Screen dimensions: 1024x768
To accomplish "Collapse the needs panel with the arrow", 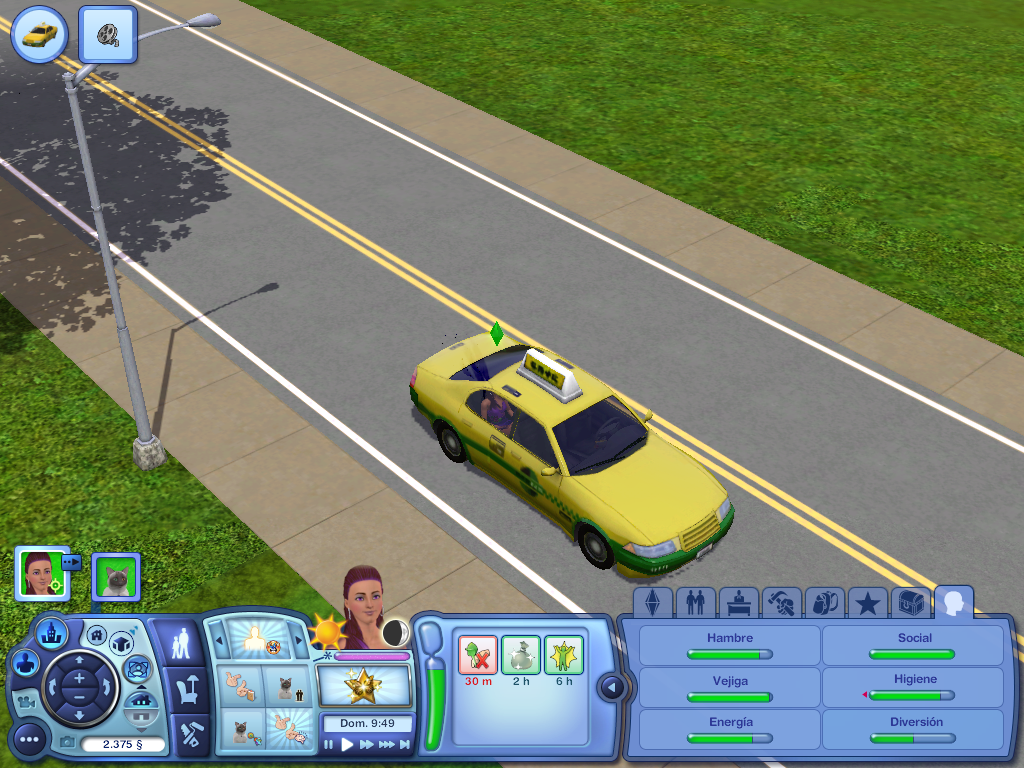I will [x=612, y=687].
